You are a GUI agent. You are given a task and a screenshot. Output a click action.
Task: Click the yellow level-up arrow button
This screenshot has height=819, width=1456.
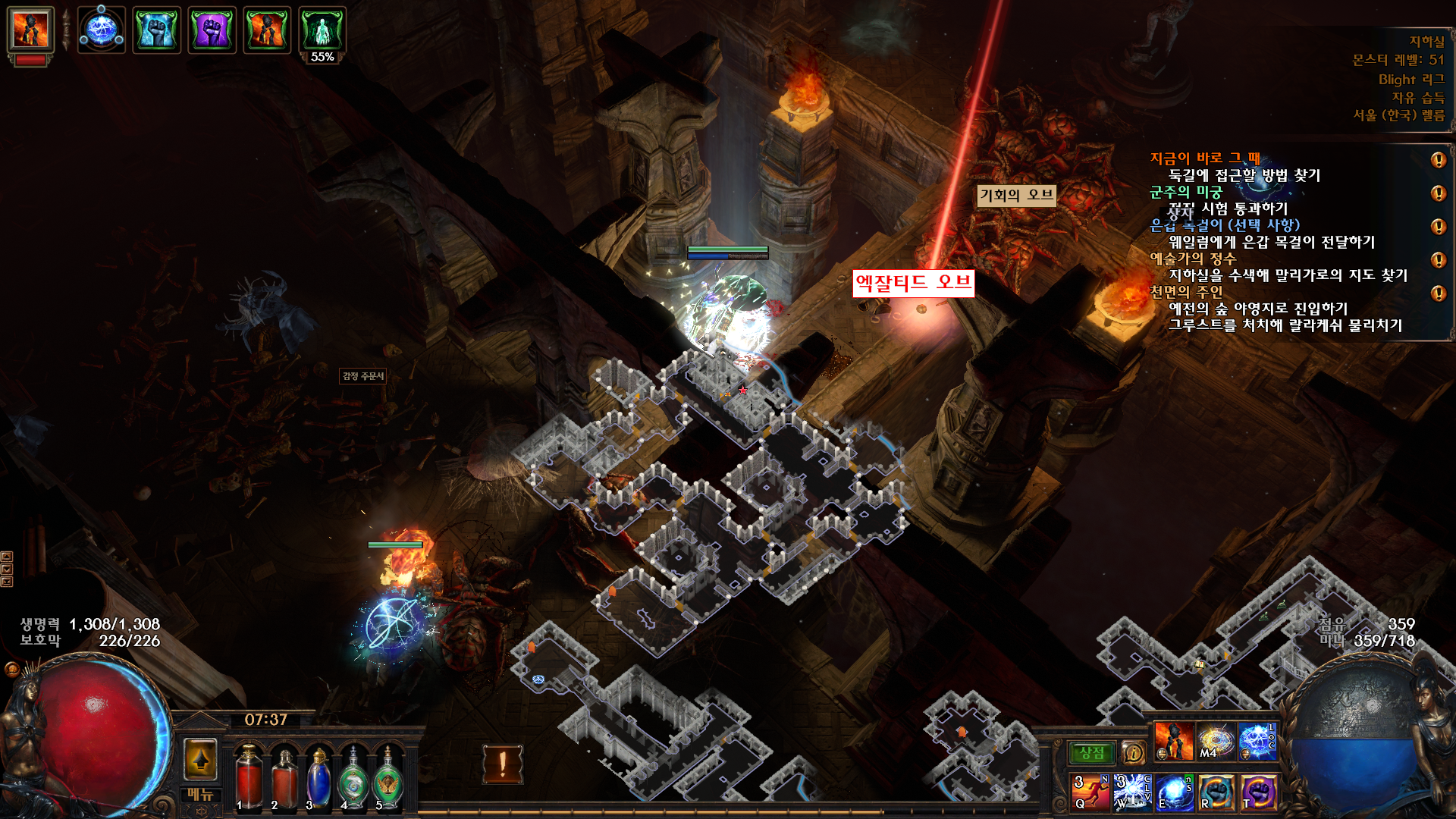[201, 759]
